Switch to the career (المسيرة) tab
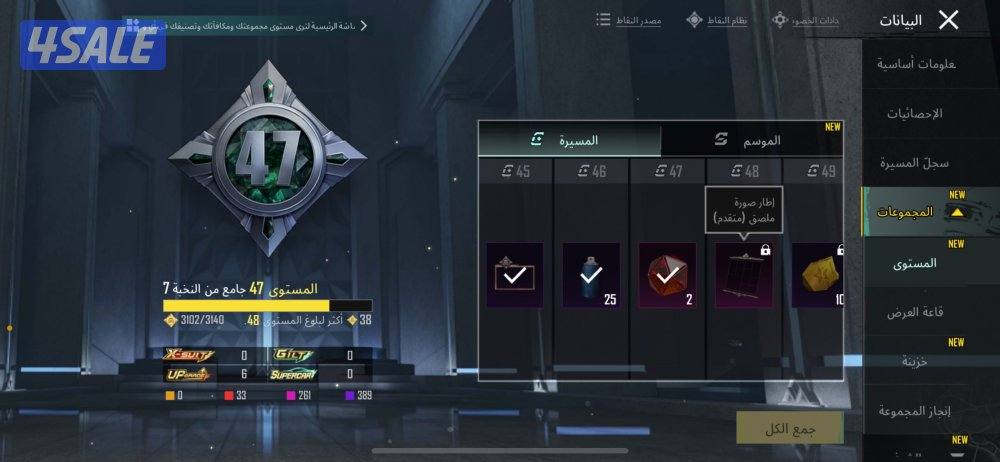 click(x=568, y=140)
